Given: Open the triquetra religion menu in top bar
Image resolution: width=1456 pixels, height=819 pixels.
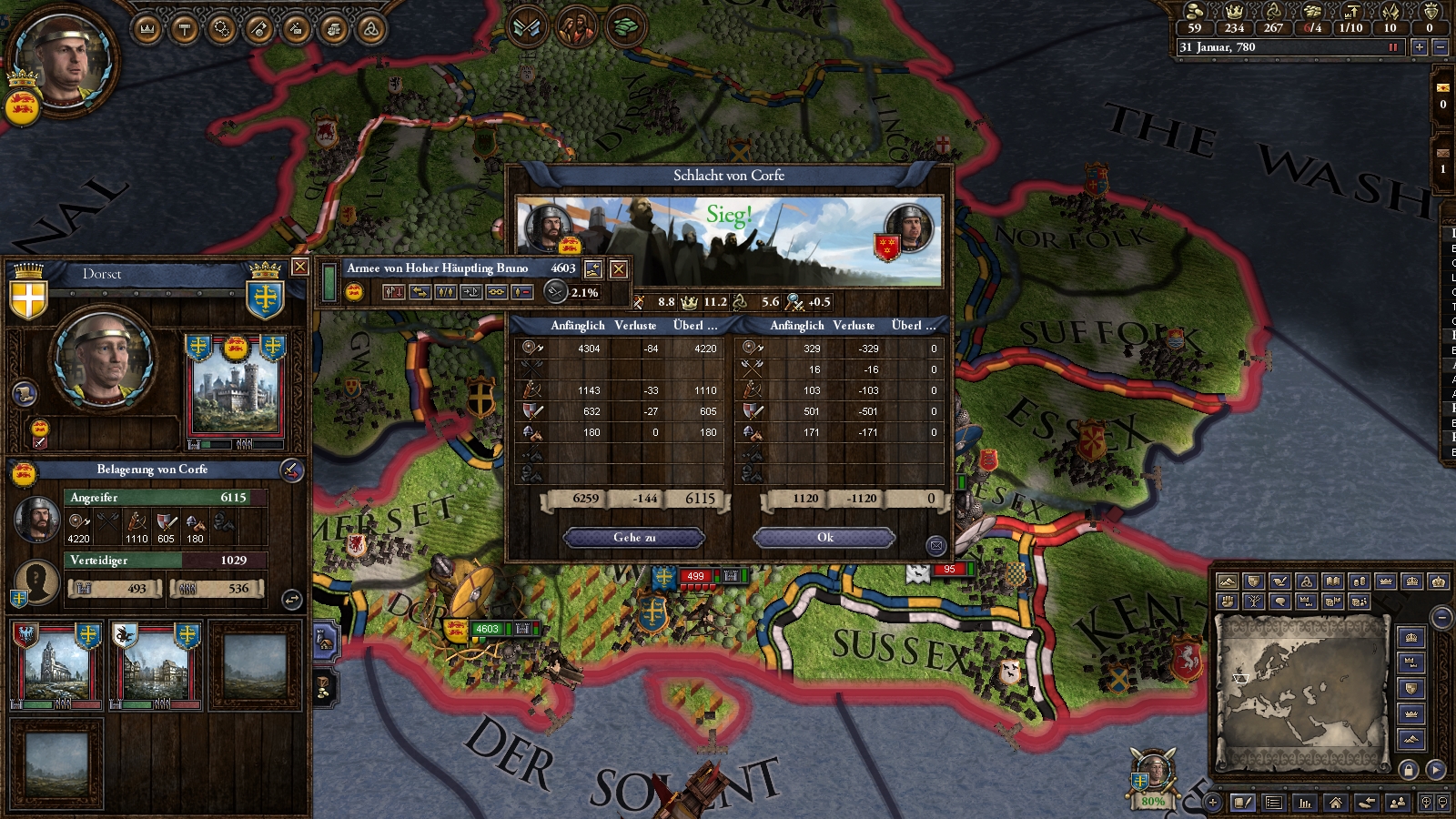Looking at the screenshot, I should (370, 29).
